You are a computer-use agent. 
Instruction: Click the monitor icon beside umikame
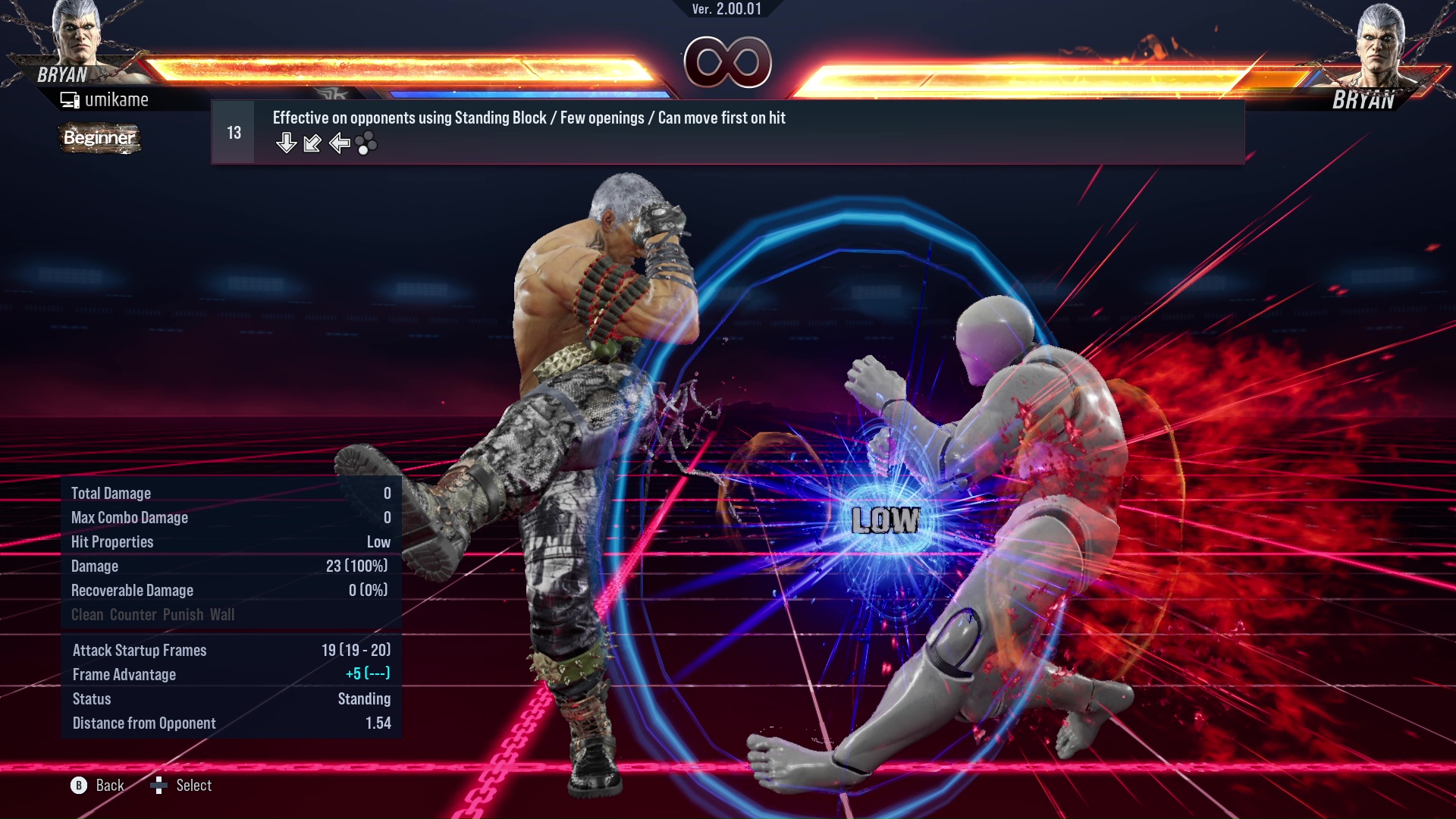pyautogui.click(x=70, y=99)
